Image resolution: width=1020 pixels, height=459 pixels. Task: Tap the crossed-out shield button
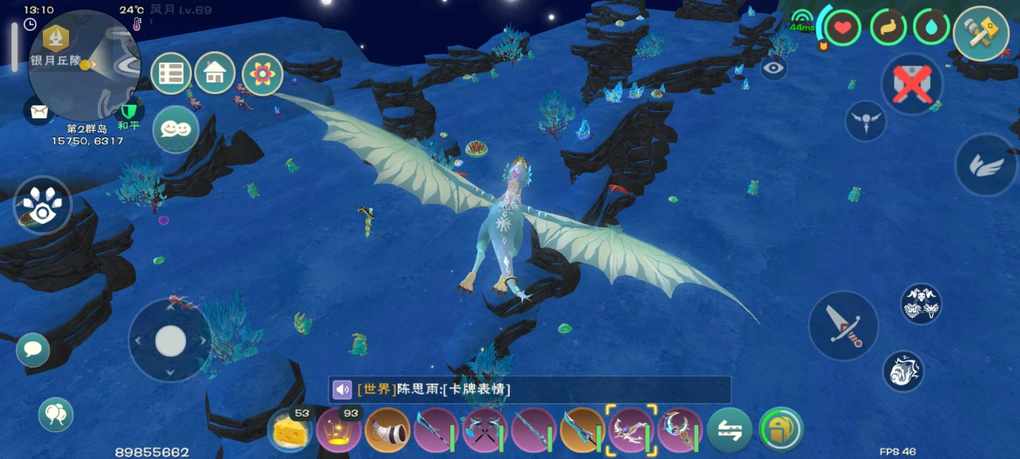click(912, 84)
